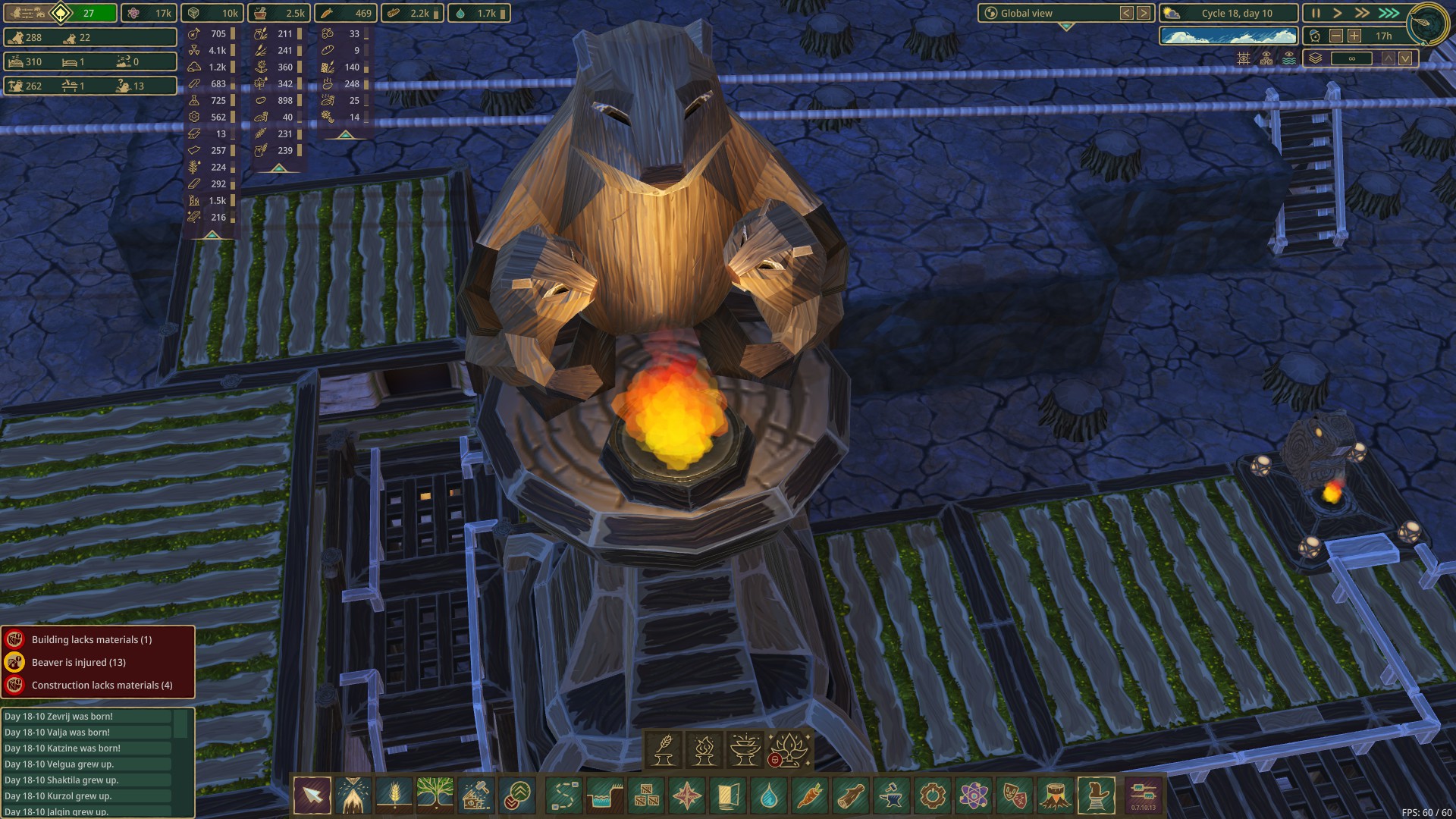The width and height of the screenshot is (1456, 819).
Task: Increase working hours with plus button
Action: pos(1354,36)
